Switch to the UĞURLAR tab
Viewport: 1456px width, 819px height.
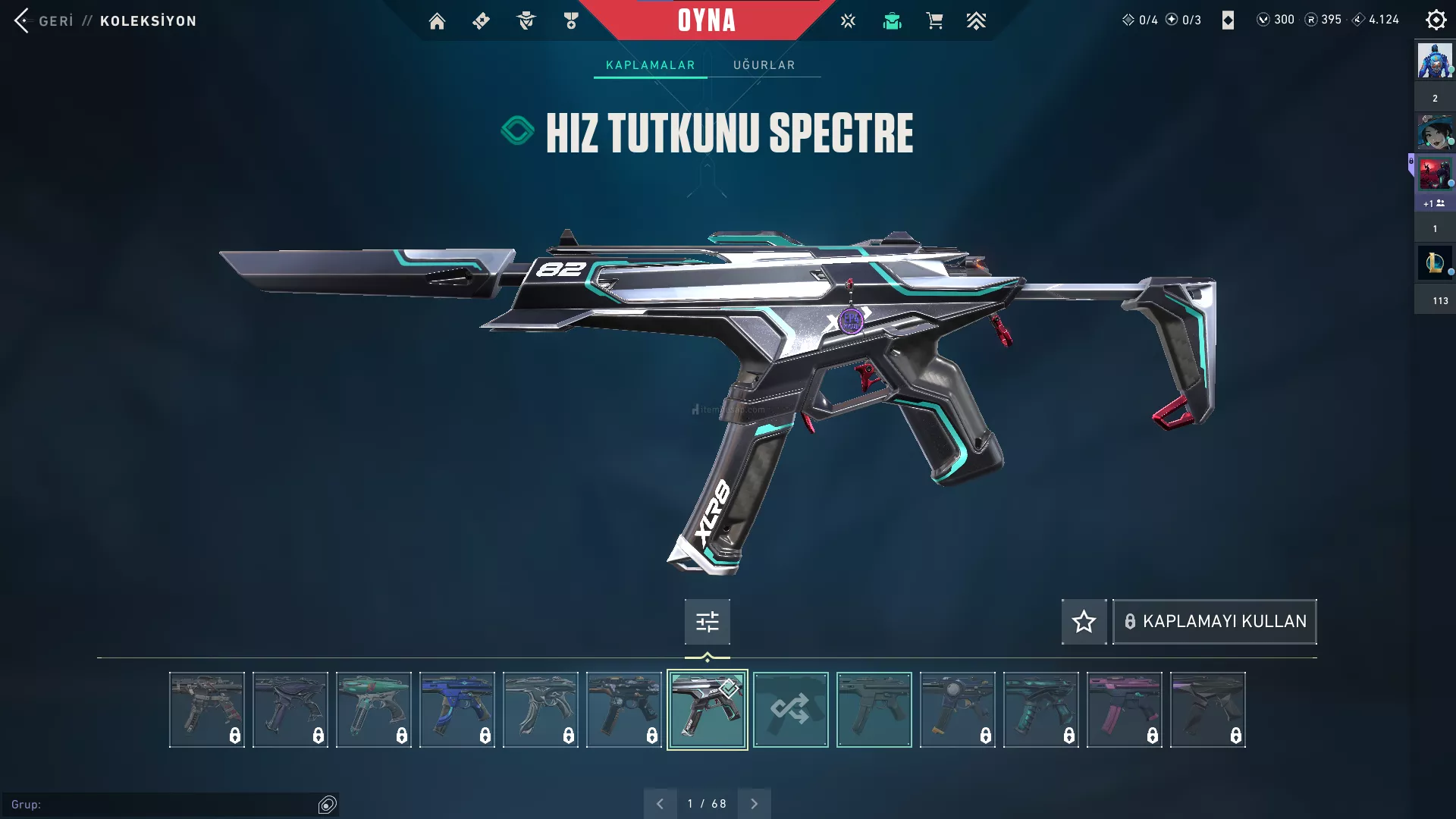point(764,65)
